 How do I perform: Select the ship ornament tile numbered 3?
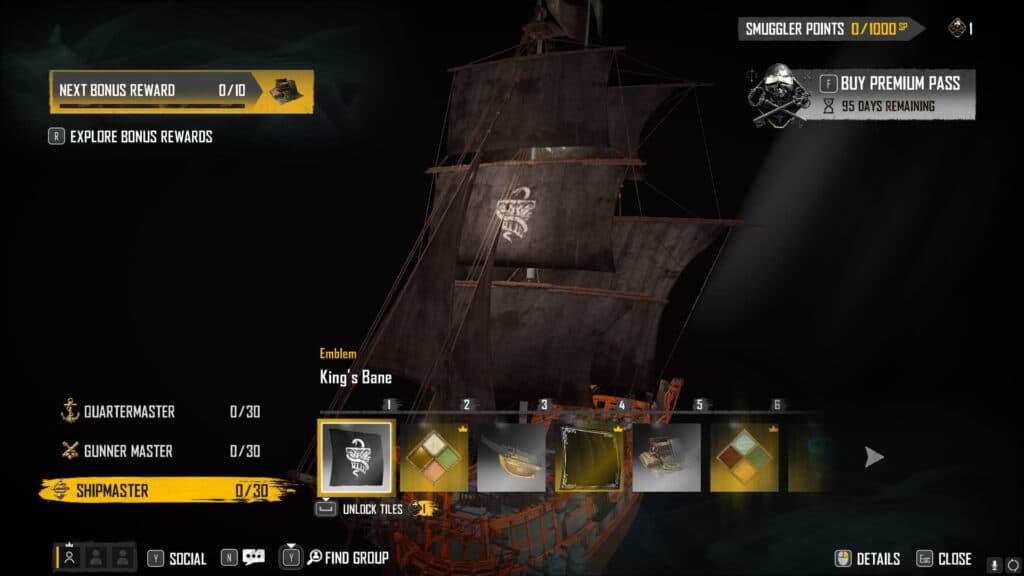[x=512, y=457]
